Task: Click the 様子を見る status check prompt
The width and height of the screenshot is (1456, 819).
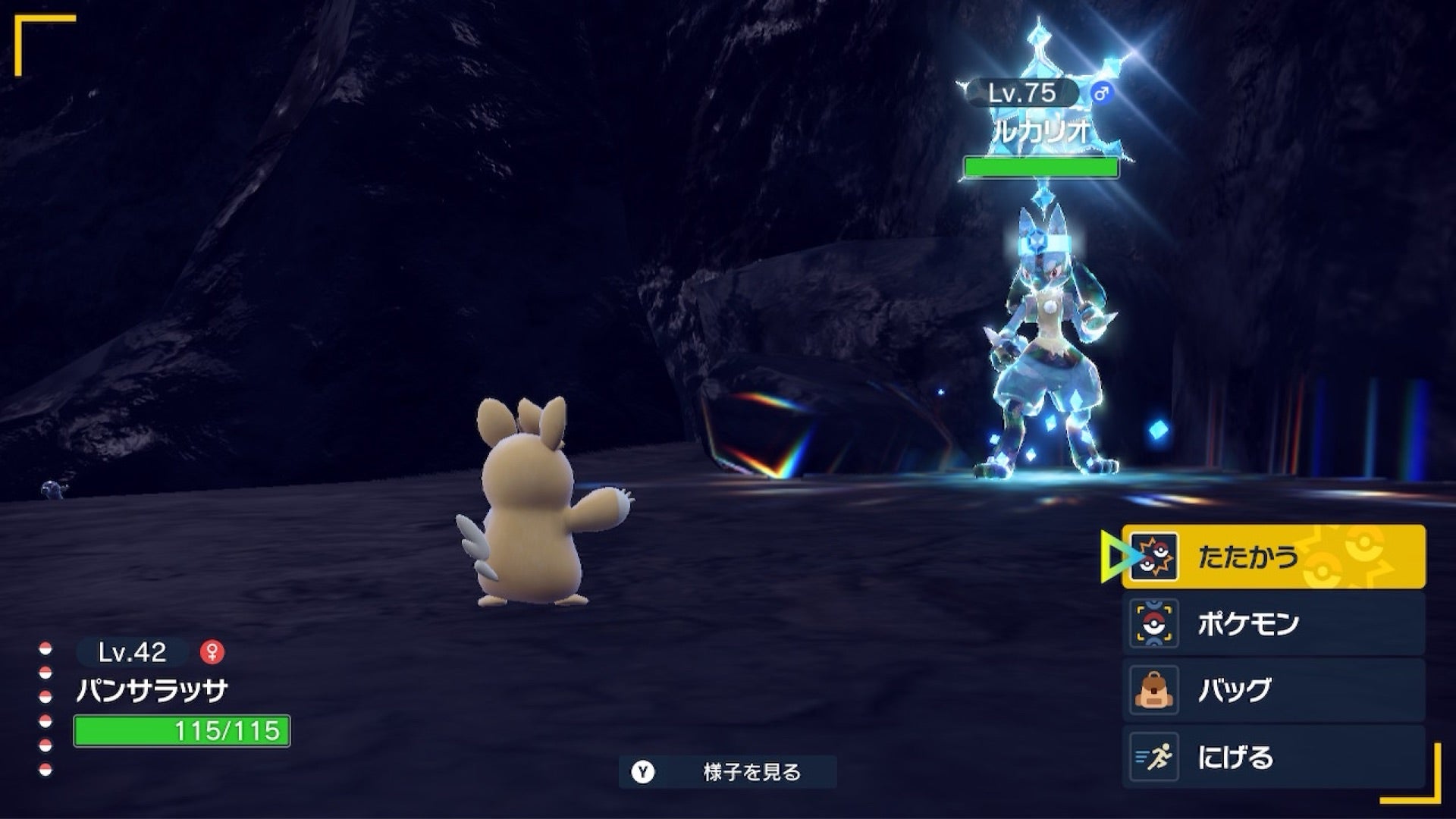Action: click(x=728, y=772)
